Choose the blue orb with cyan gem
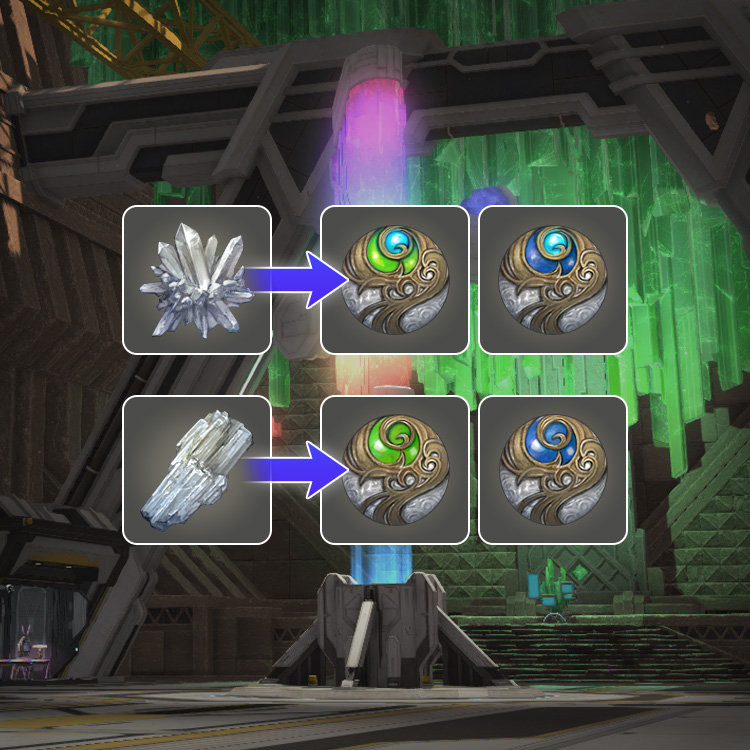This screenshot has height=750, width=750. [552, 280]
